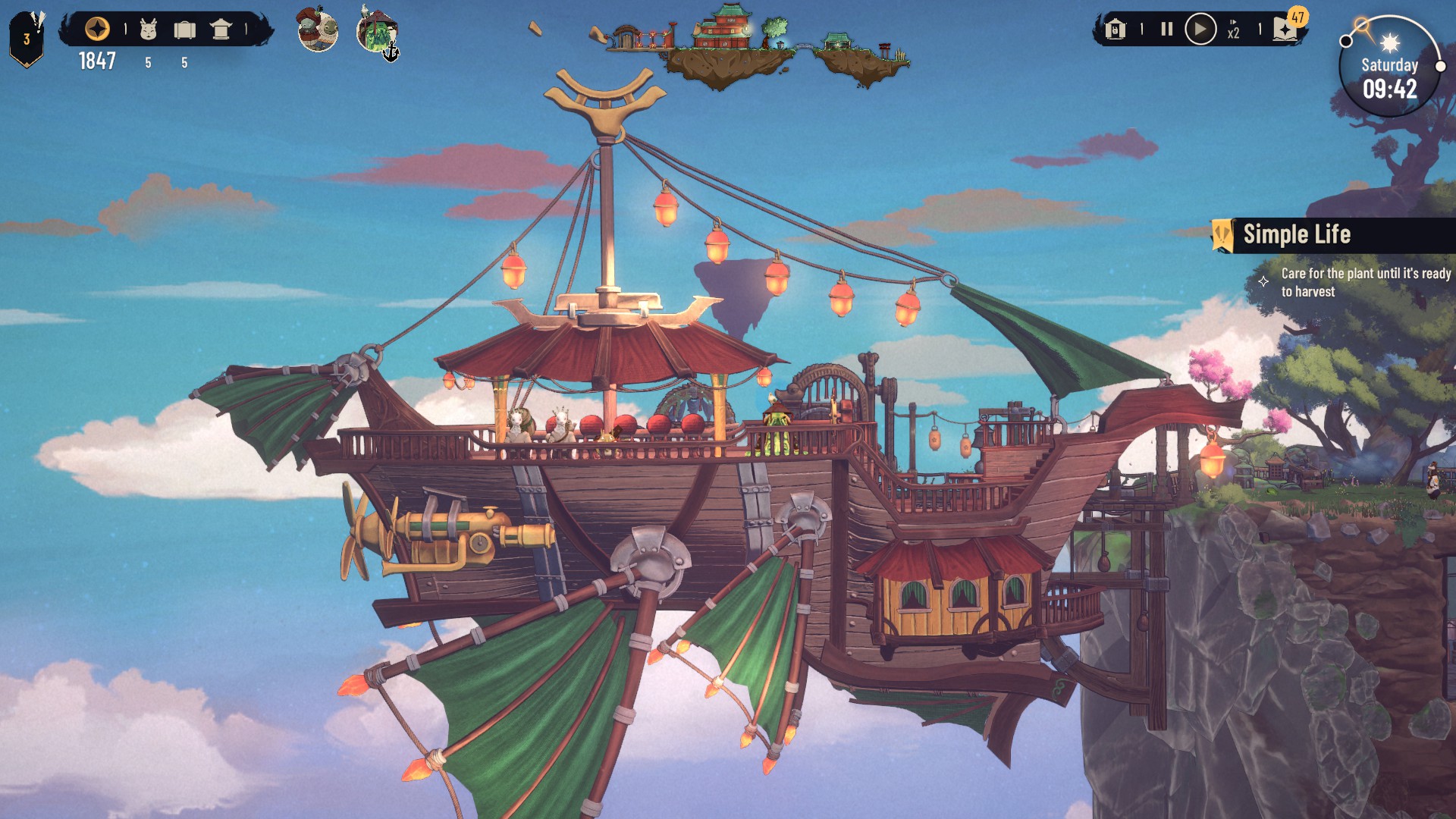Click the level 3 rank badge
Viewport: 1456px width, 819px height.
point(27,39)
